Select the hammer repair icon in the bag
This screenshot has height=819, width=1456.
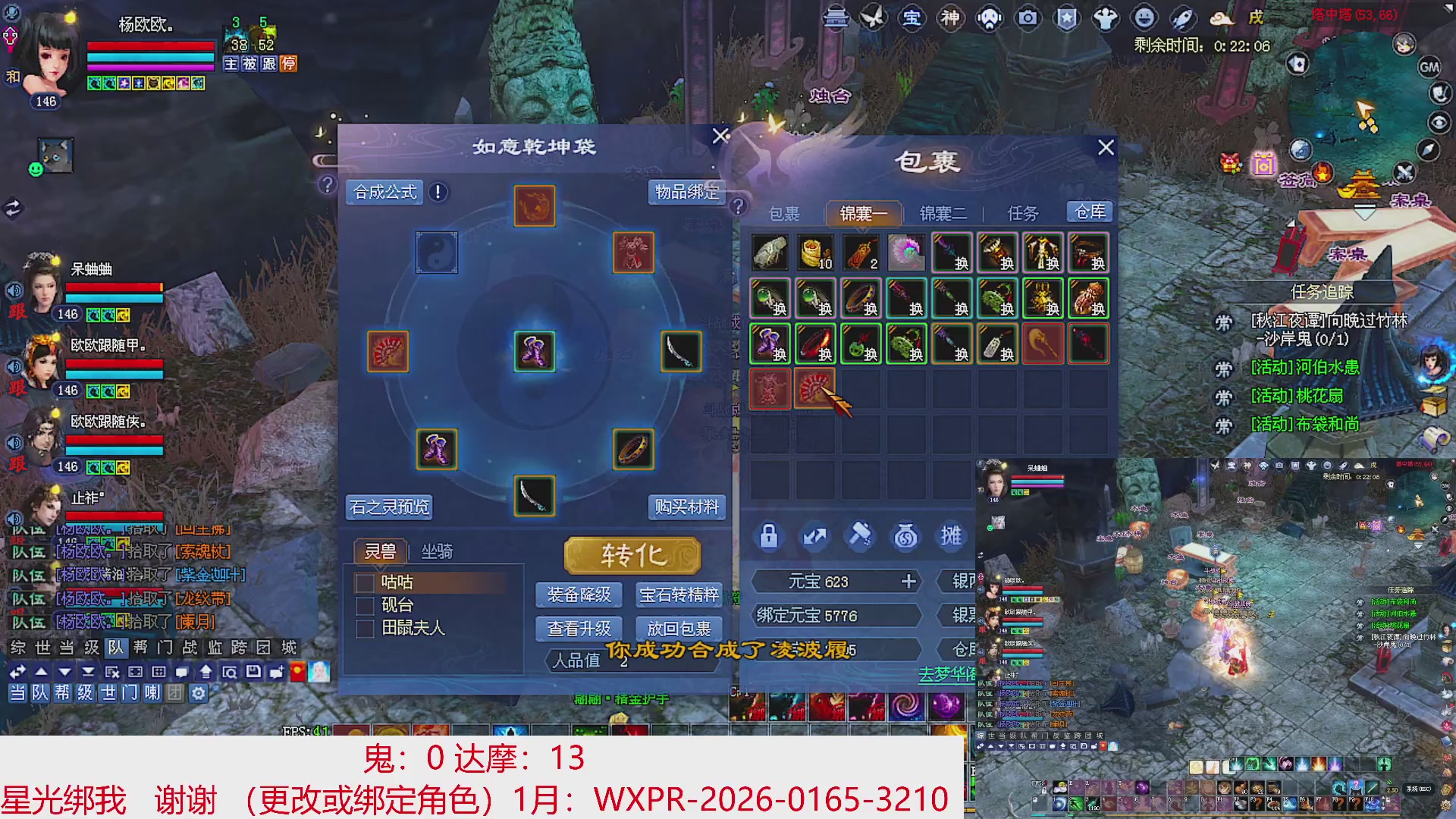pos(861,536)
